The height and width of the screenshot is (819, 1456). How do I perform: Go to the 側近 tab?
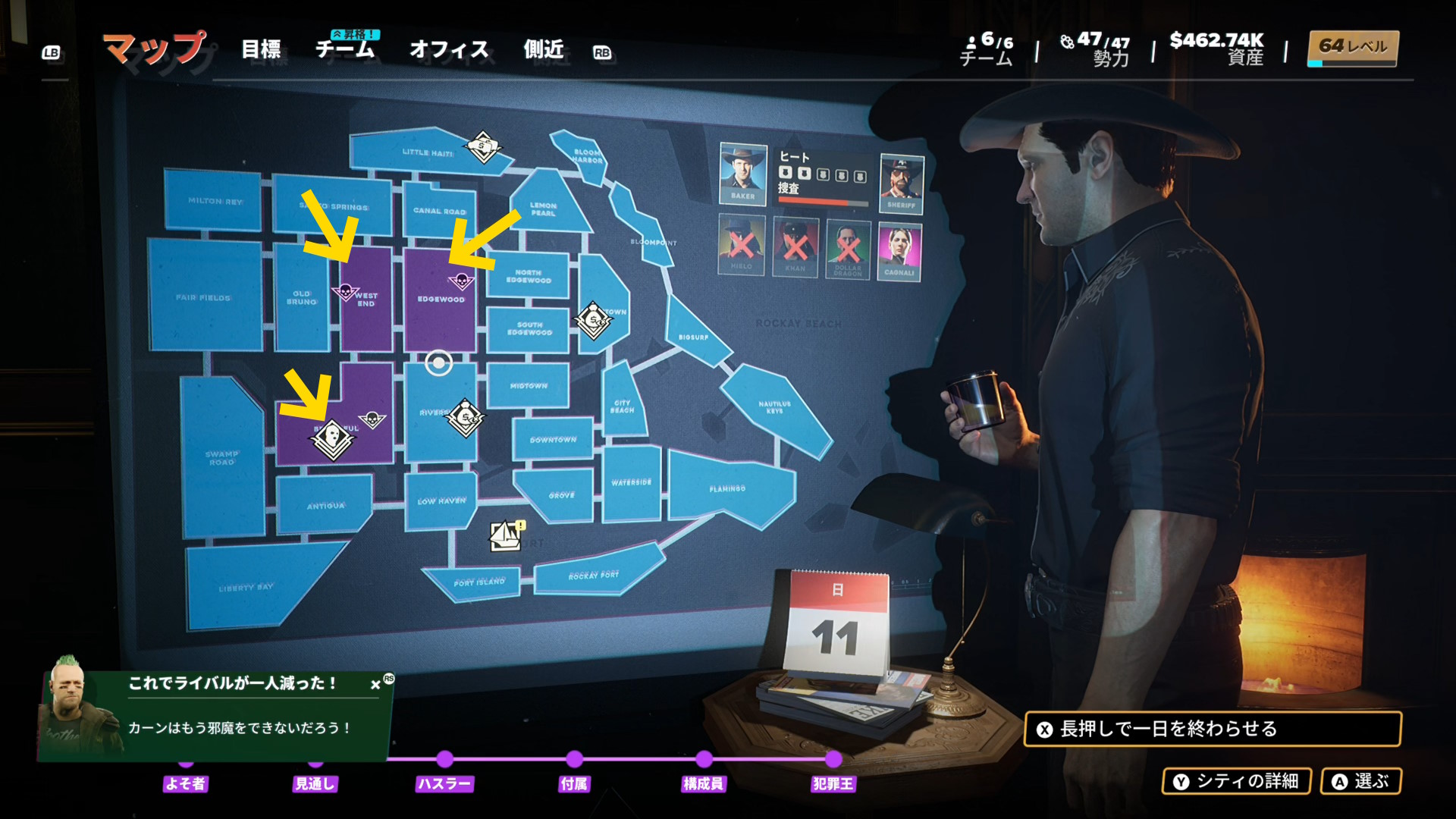[544, 50]
